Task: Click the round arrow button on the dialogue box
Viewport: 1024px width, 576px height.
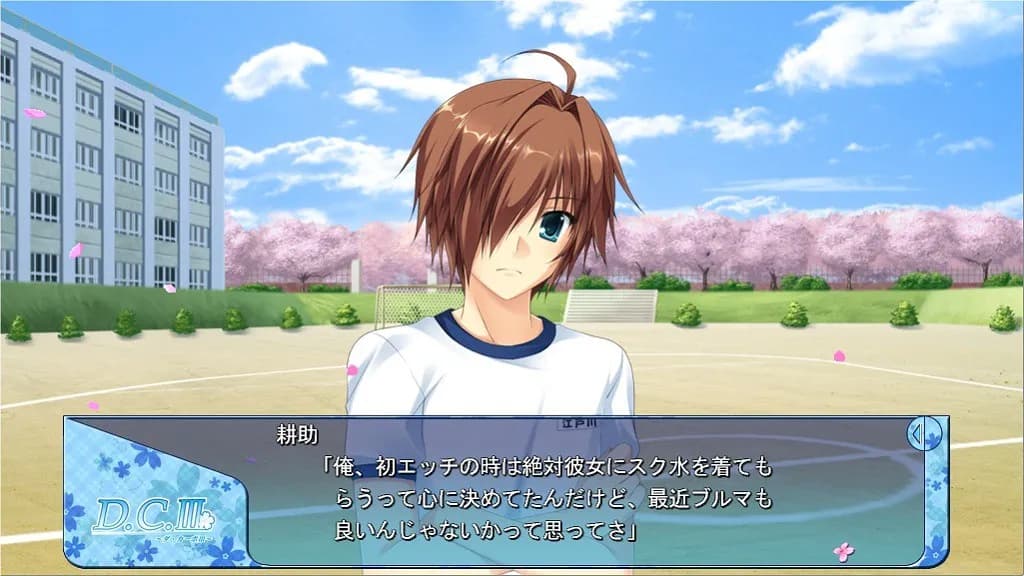Action: click(924, 434)
